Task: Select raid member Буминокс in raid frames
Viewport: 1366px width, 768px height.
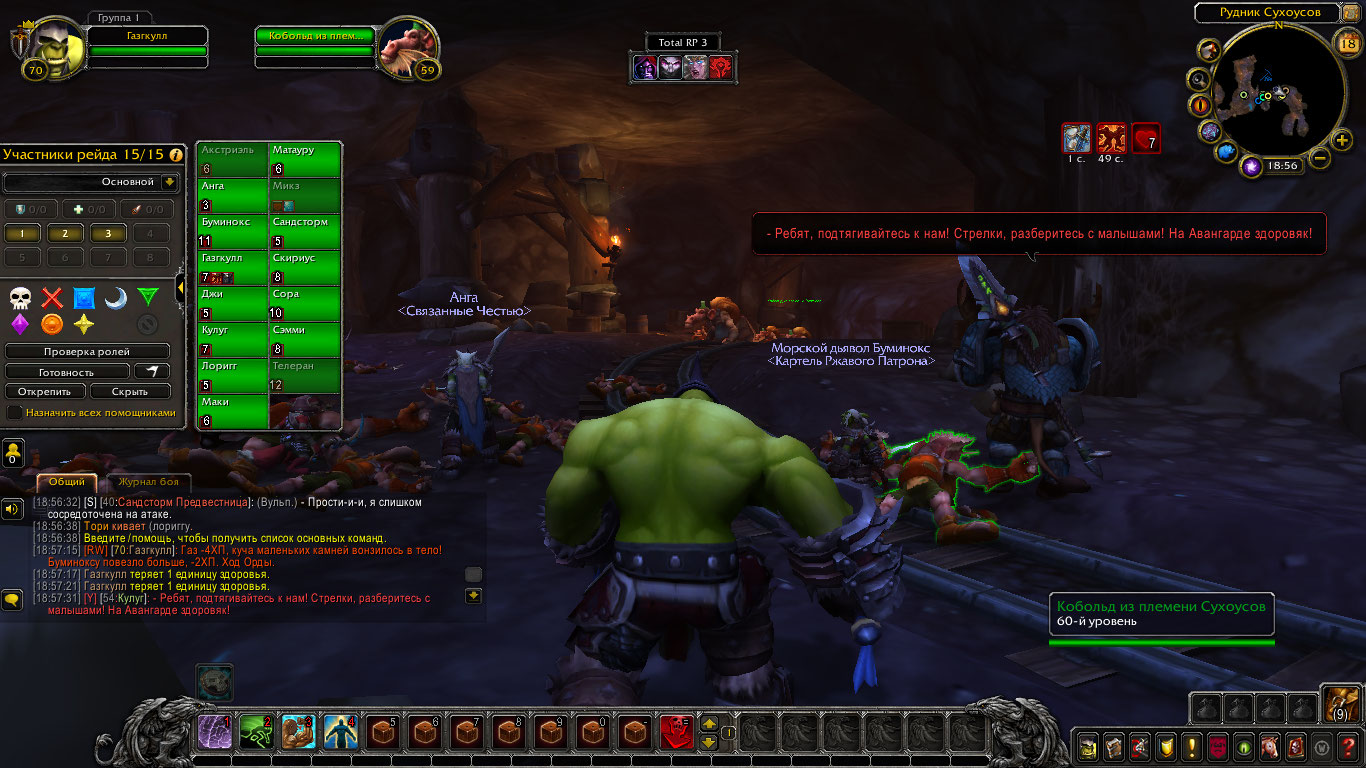Action: point(232,232)
